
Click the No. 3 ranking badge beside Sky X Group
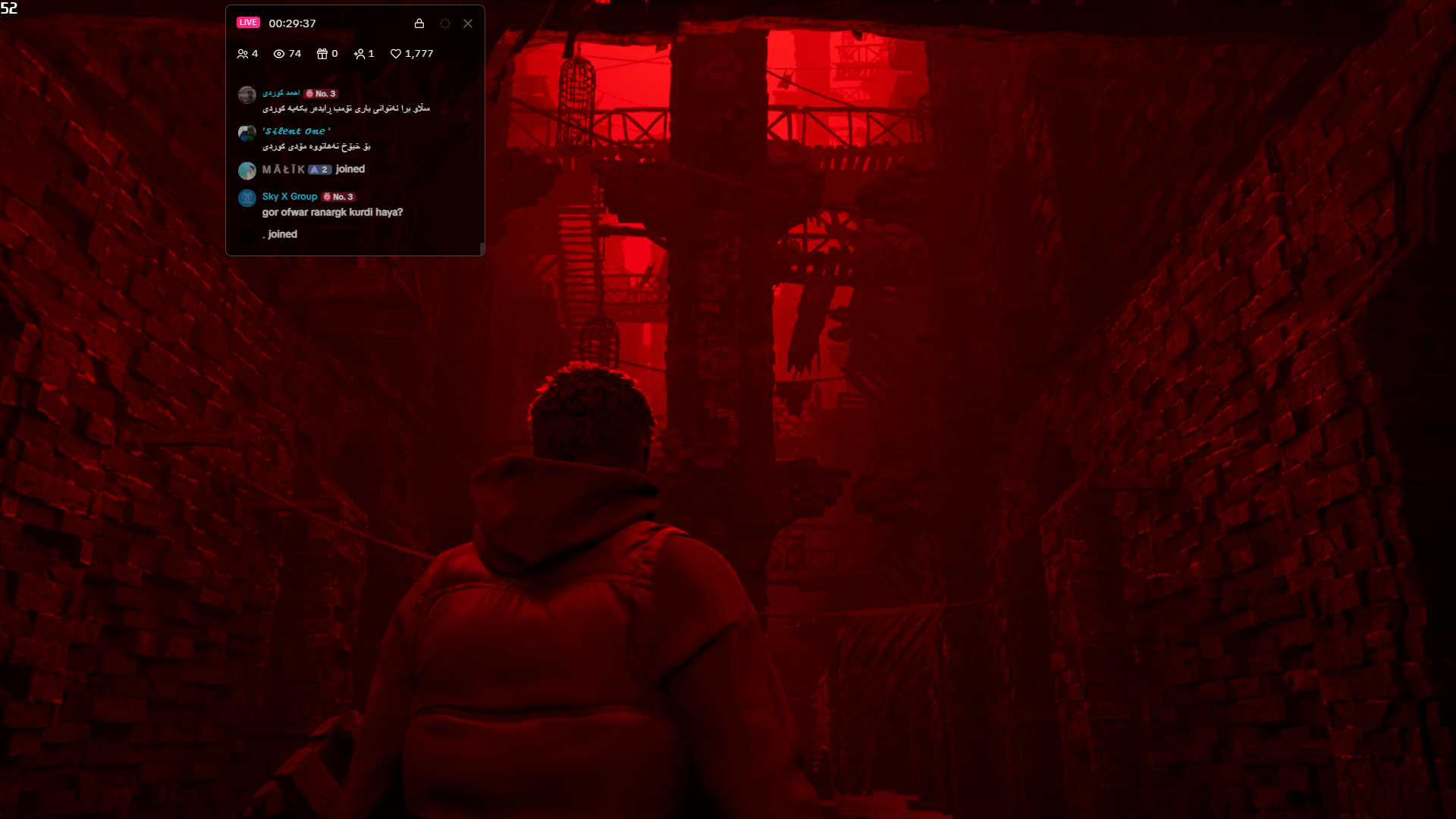click(x=339, y=196)
